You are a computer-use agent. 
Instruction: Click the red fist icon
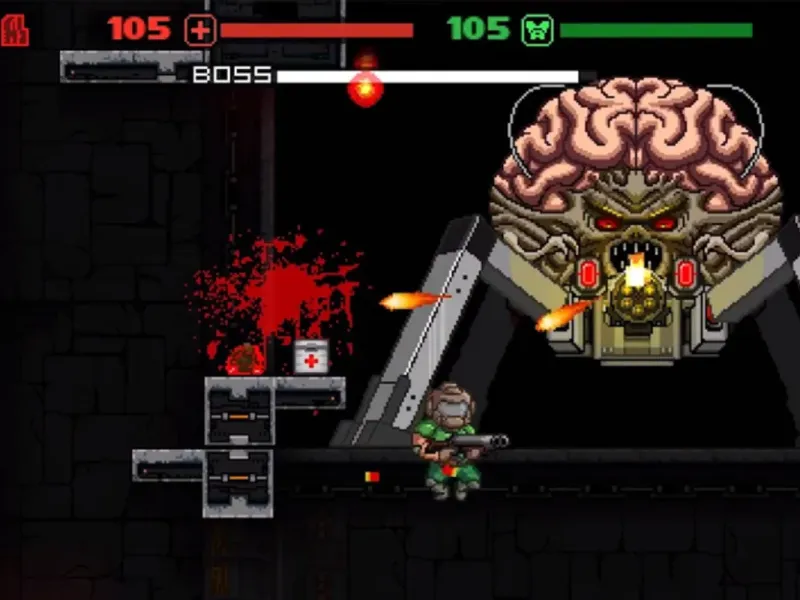[x=16, y=29]
